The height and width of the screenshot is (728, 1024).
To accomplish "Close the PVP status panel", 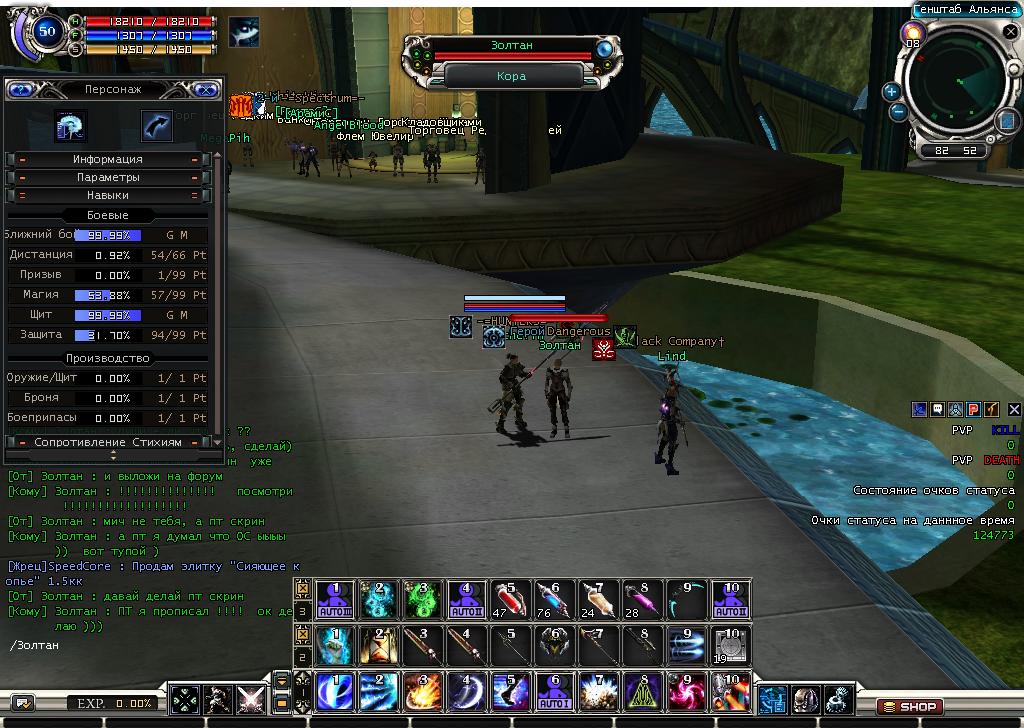I will (1014, 409).
